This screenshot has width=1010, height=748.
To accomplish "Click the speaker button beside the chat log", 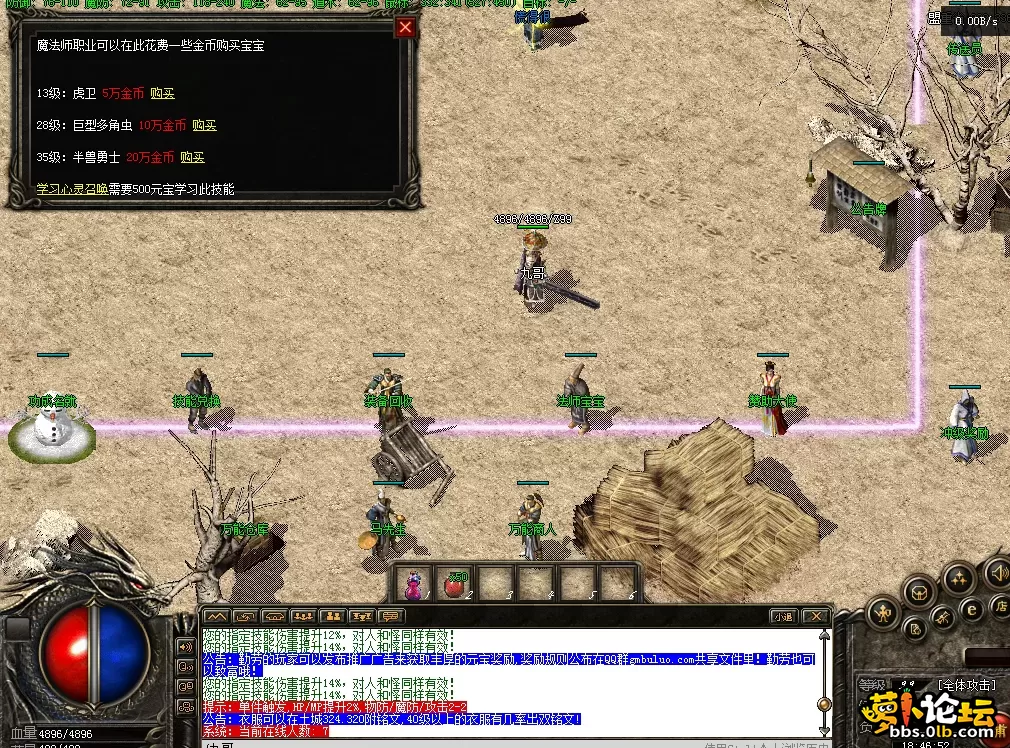I will (185, 646).
